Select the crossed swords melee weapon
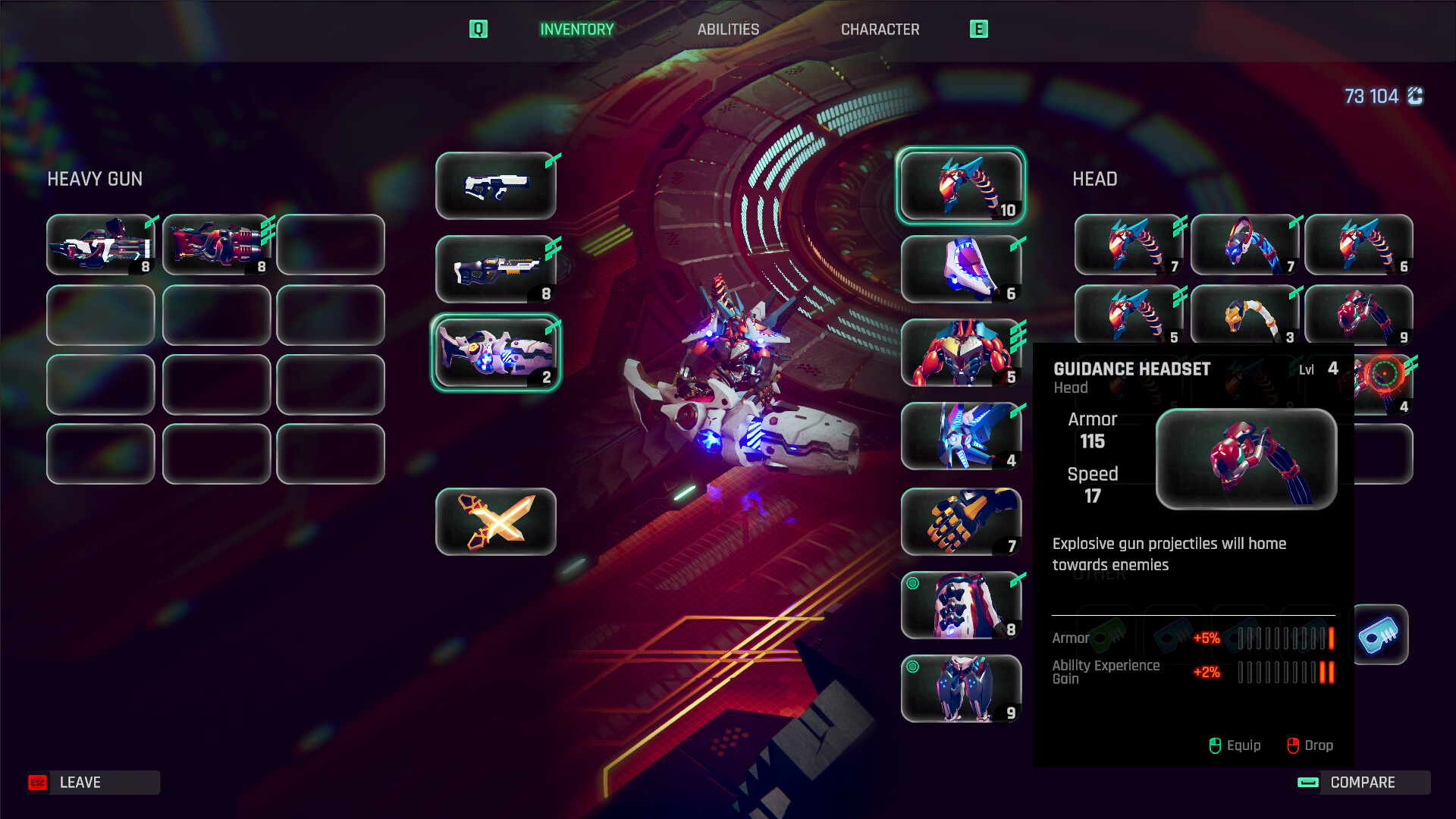 click(496, 521)
